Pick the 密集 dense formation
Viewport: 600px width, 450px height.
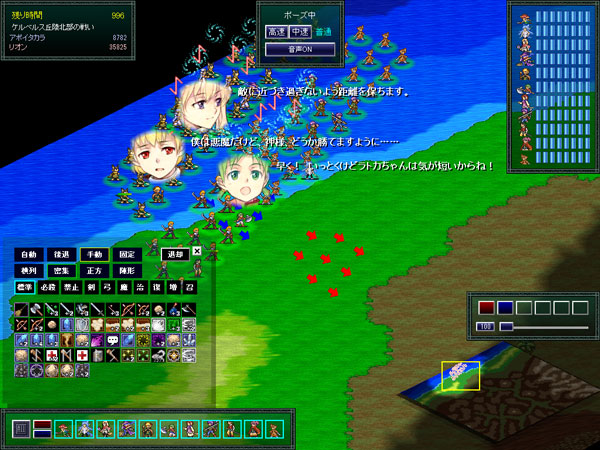pos(62,271)
